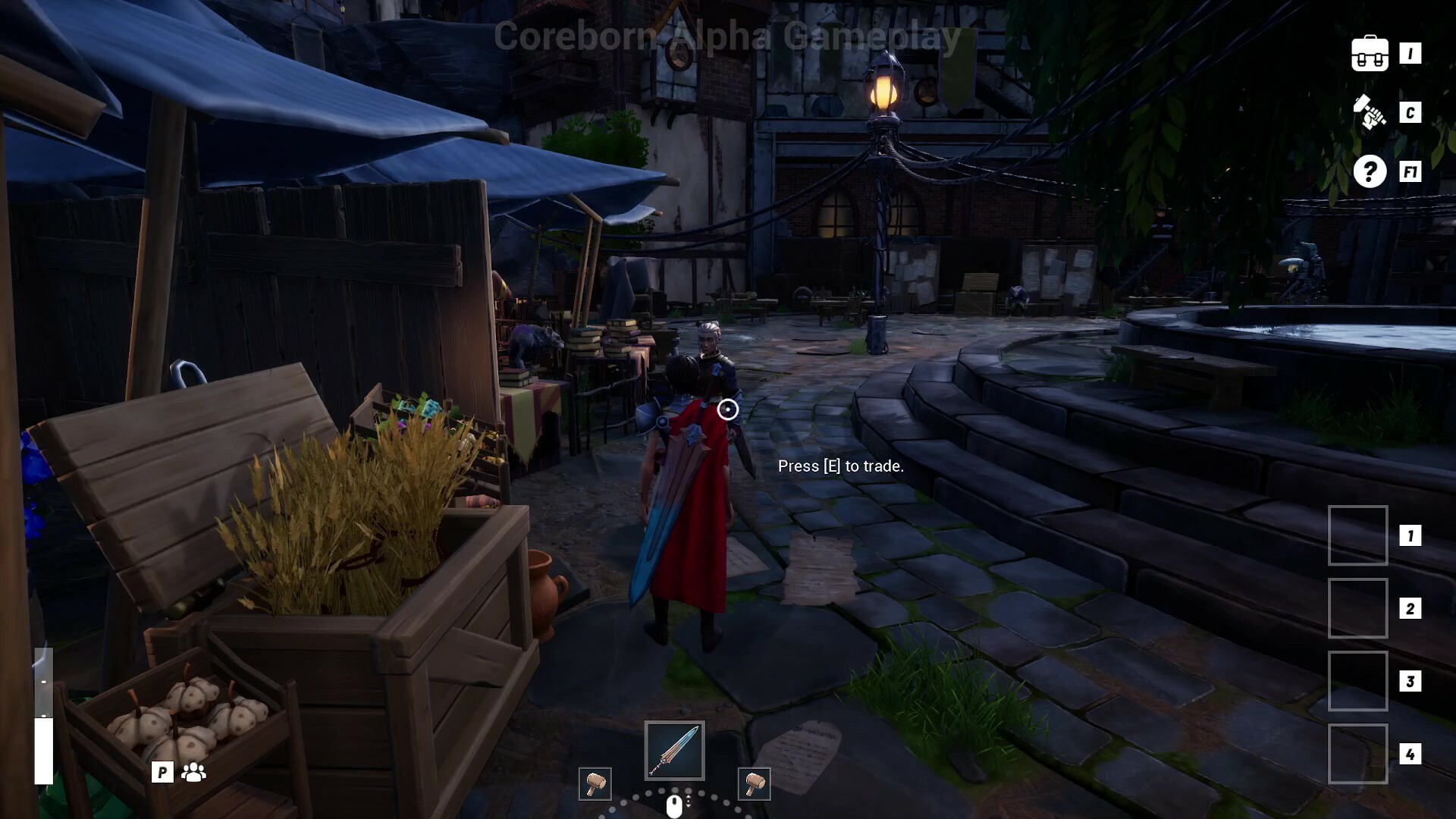Expand the F1 help keybind badge
Image resolution: width=1456 pixels, height=819 pixels.
click(1410, 172)
